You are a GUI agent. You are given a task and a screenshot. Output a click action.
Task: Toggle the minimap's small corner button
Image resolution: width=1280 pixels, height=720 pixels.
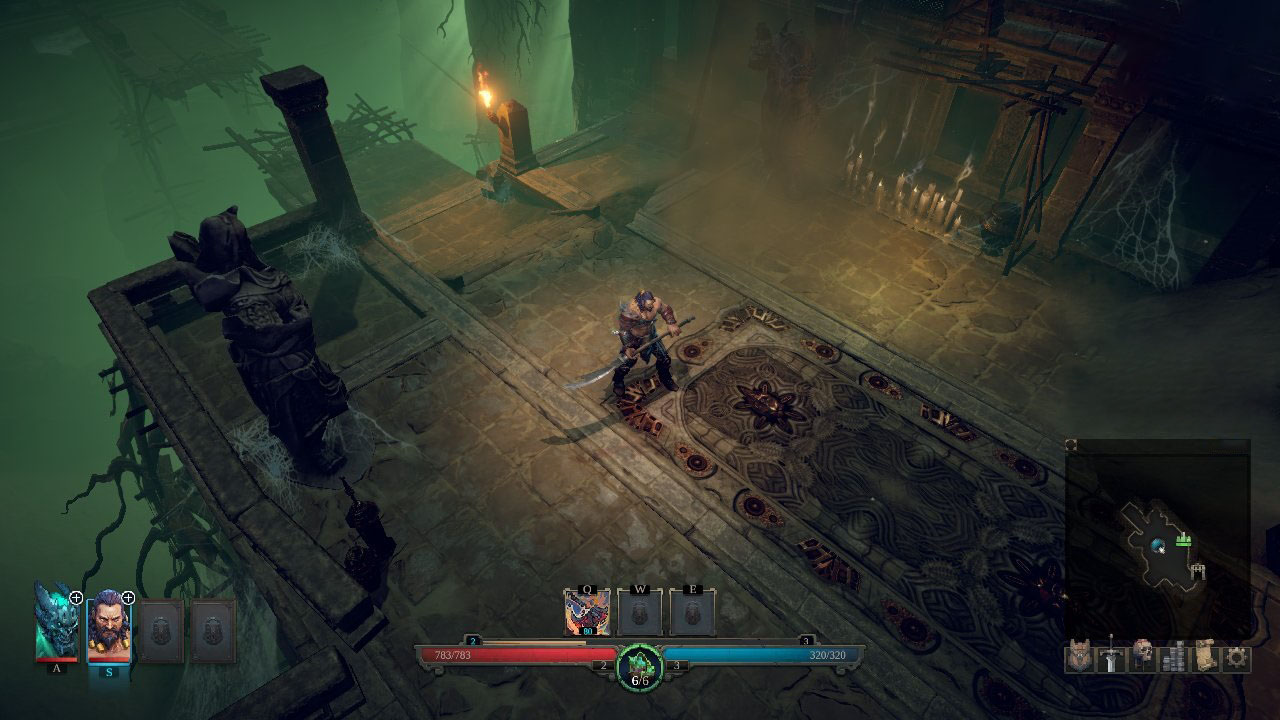pos(1071,445)
